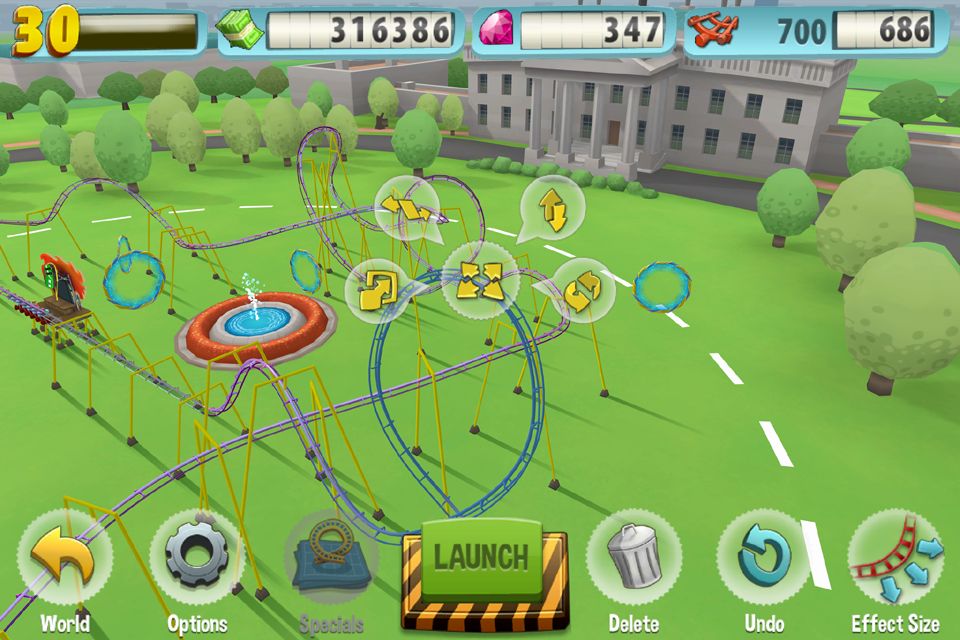The image size is (960, 640).
Task: Hit the green LAUNCH button
Action: (x=484, y=557)
